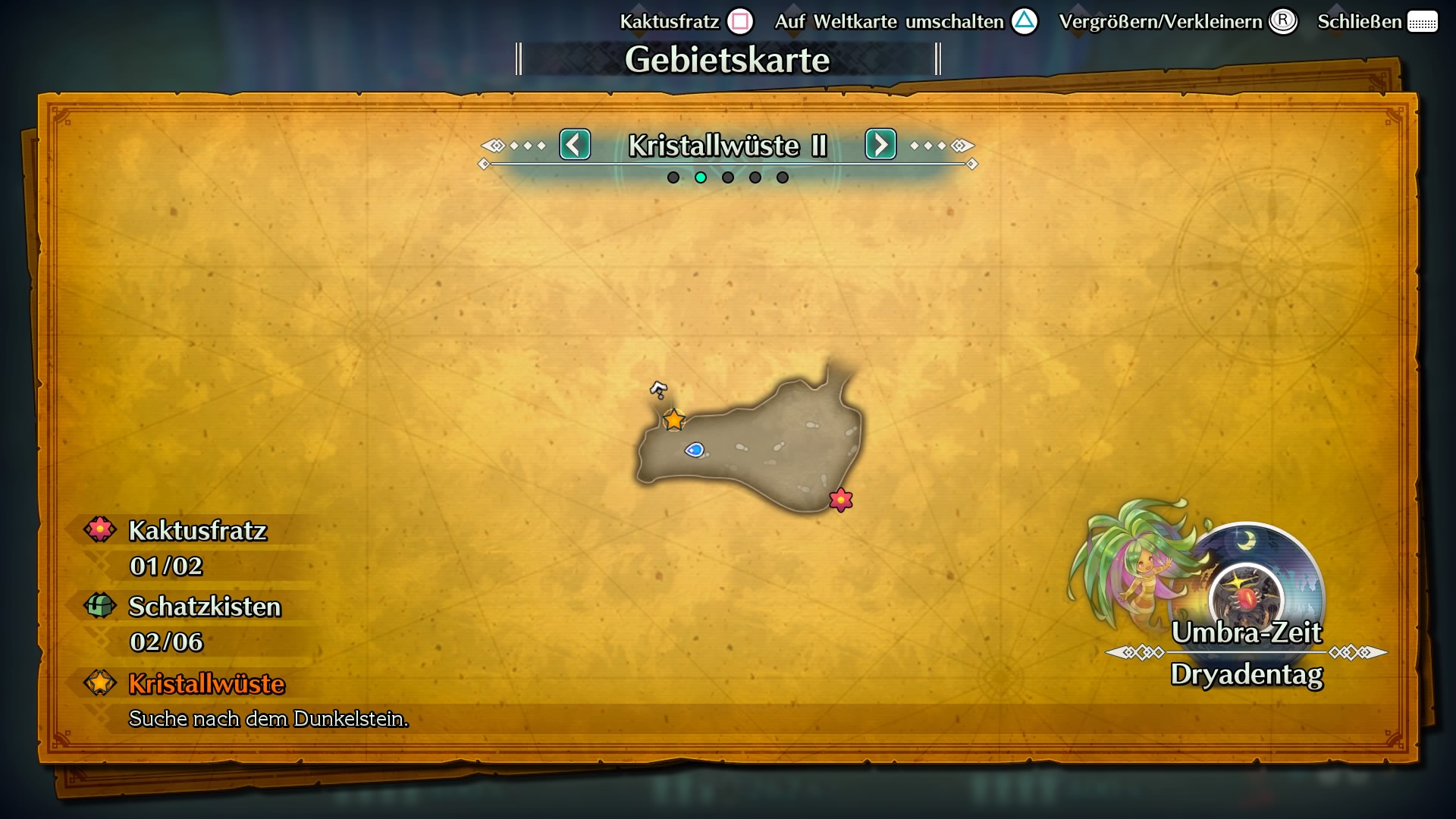
Task: Switch map page using the fifth dot
Action: point(782,177)
